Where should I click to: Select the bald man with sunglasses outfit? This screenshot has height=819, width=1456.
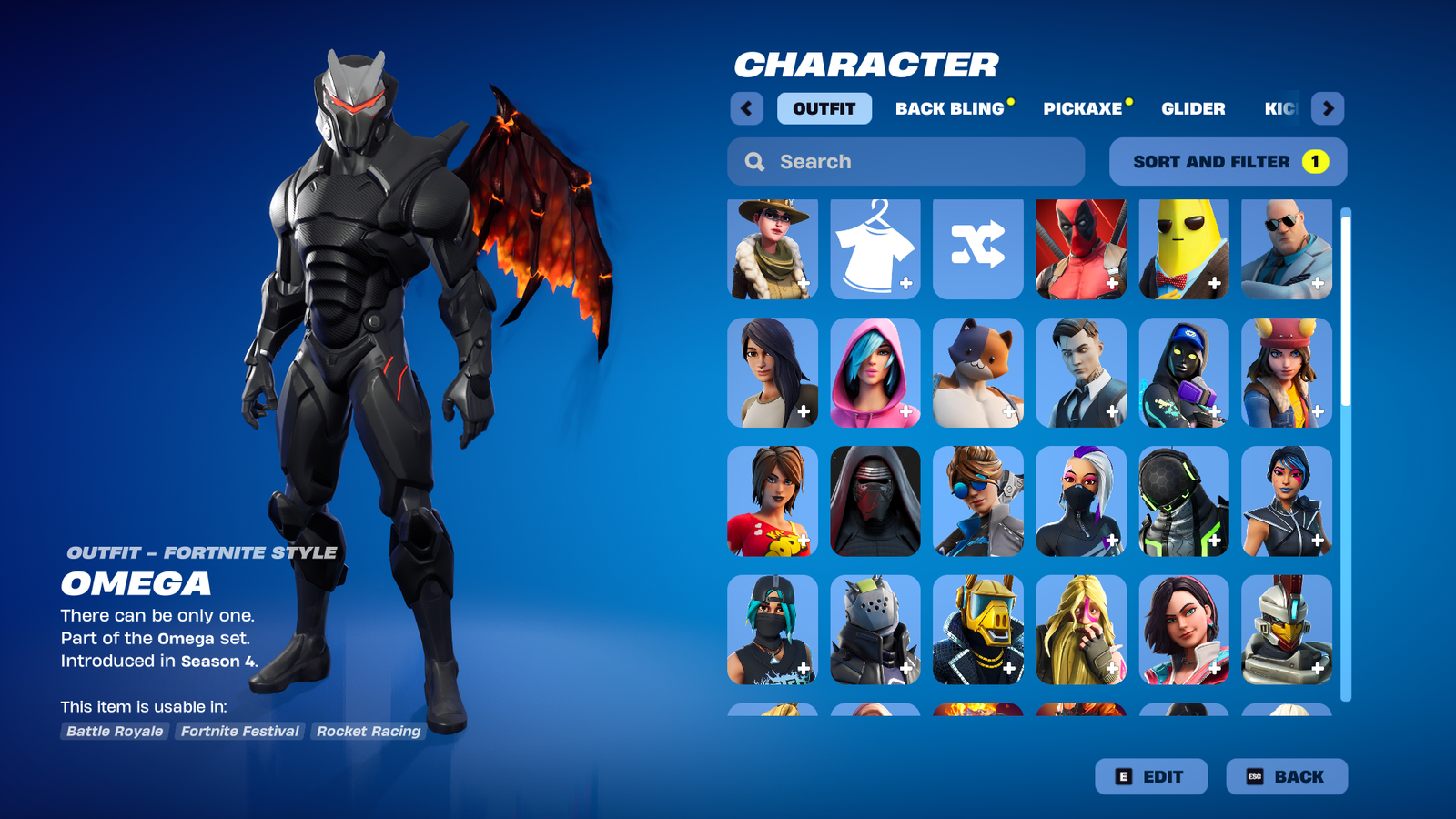pyautogui.click(x=1287, y=249)
